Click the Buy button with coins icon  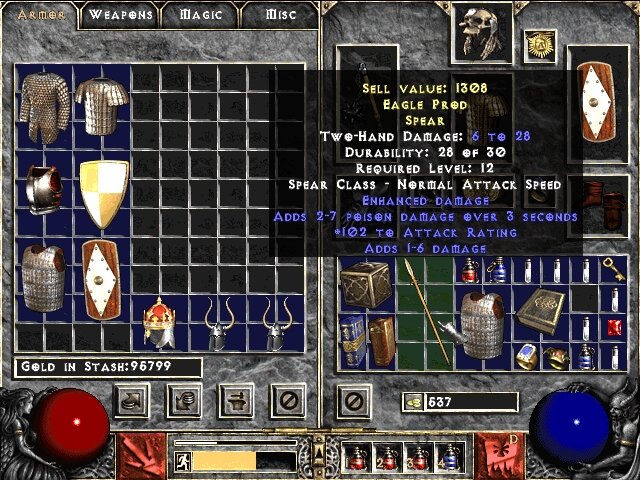click(131, 401)
